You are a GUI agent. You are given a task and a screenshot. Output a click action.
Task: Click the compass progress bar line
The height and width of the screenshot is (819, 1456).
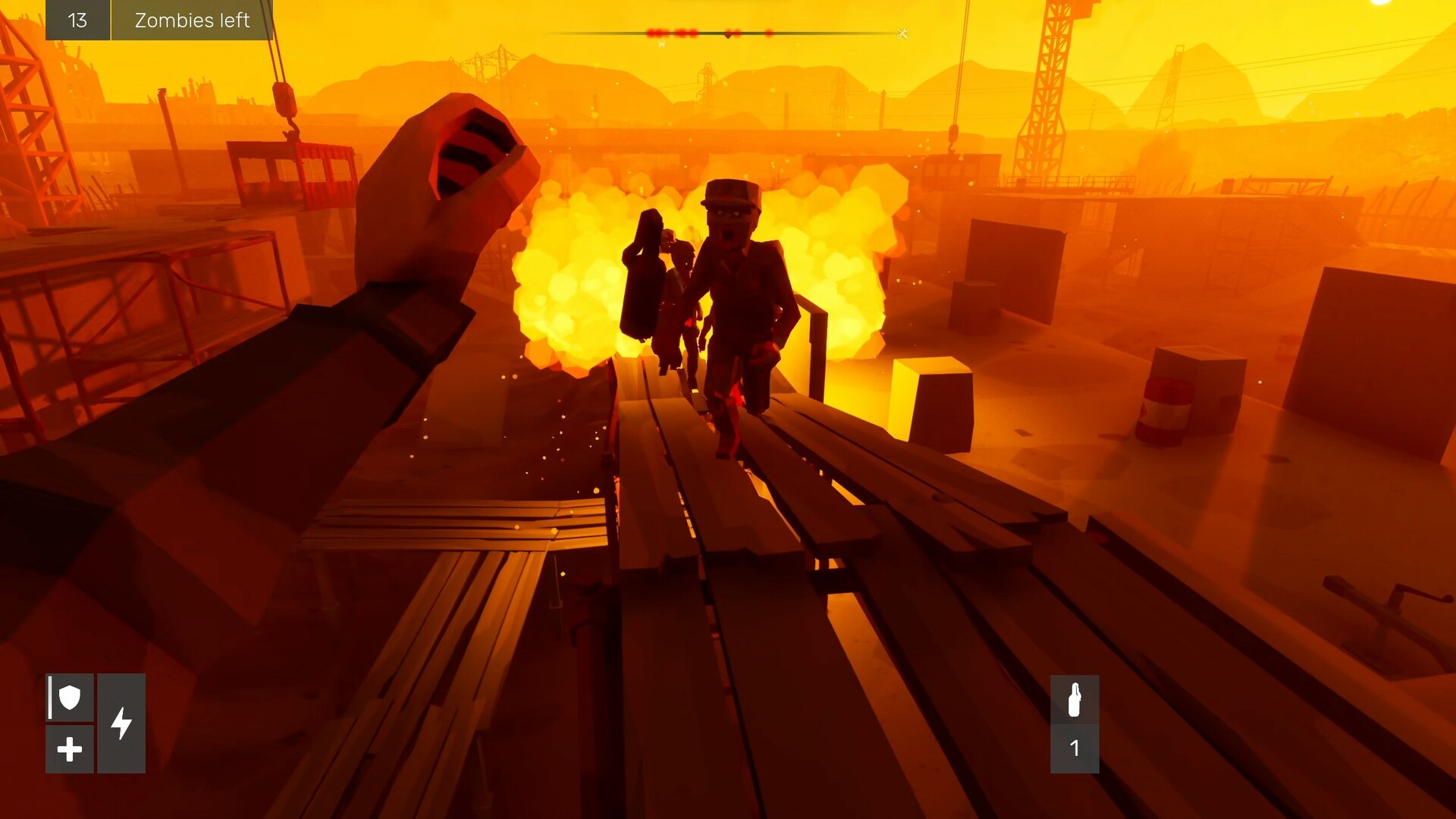pyautogui.click(x=834, y=31)
